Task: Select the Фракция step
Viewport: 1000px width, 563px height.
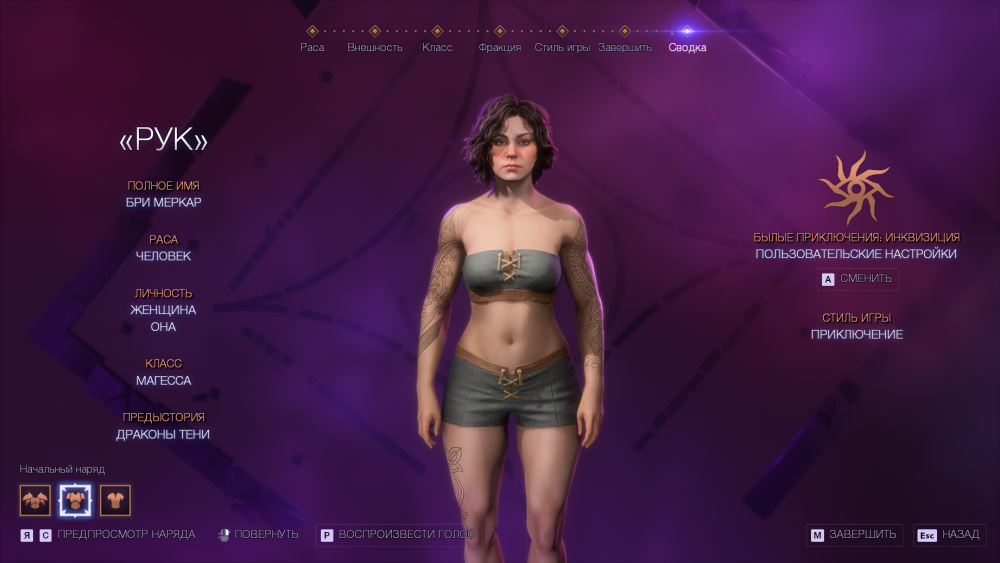Action: tap(499, 47)
